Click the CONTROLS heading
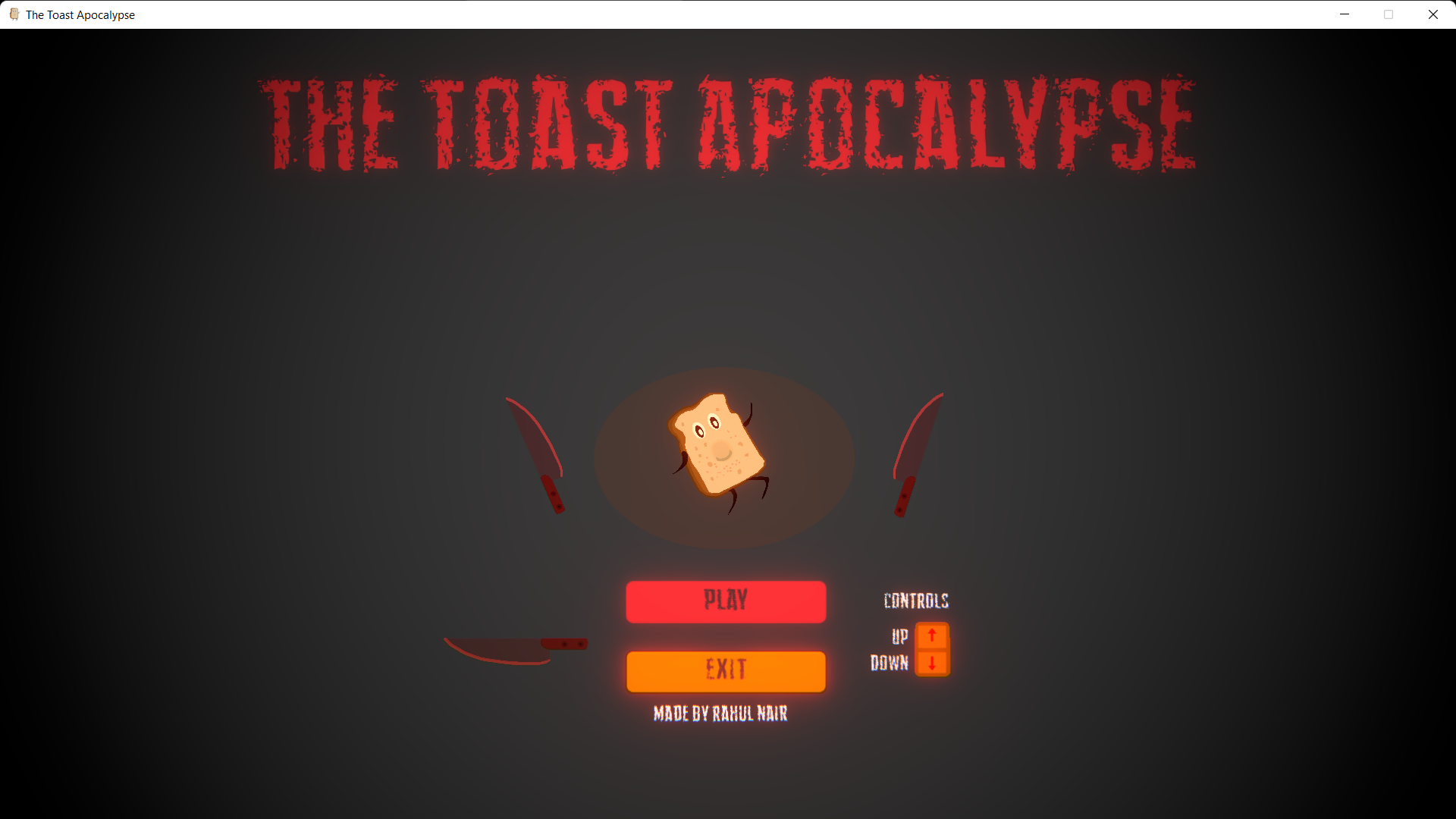The height and width of the screenshot is (819, 1456). [915, 601]
